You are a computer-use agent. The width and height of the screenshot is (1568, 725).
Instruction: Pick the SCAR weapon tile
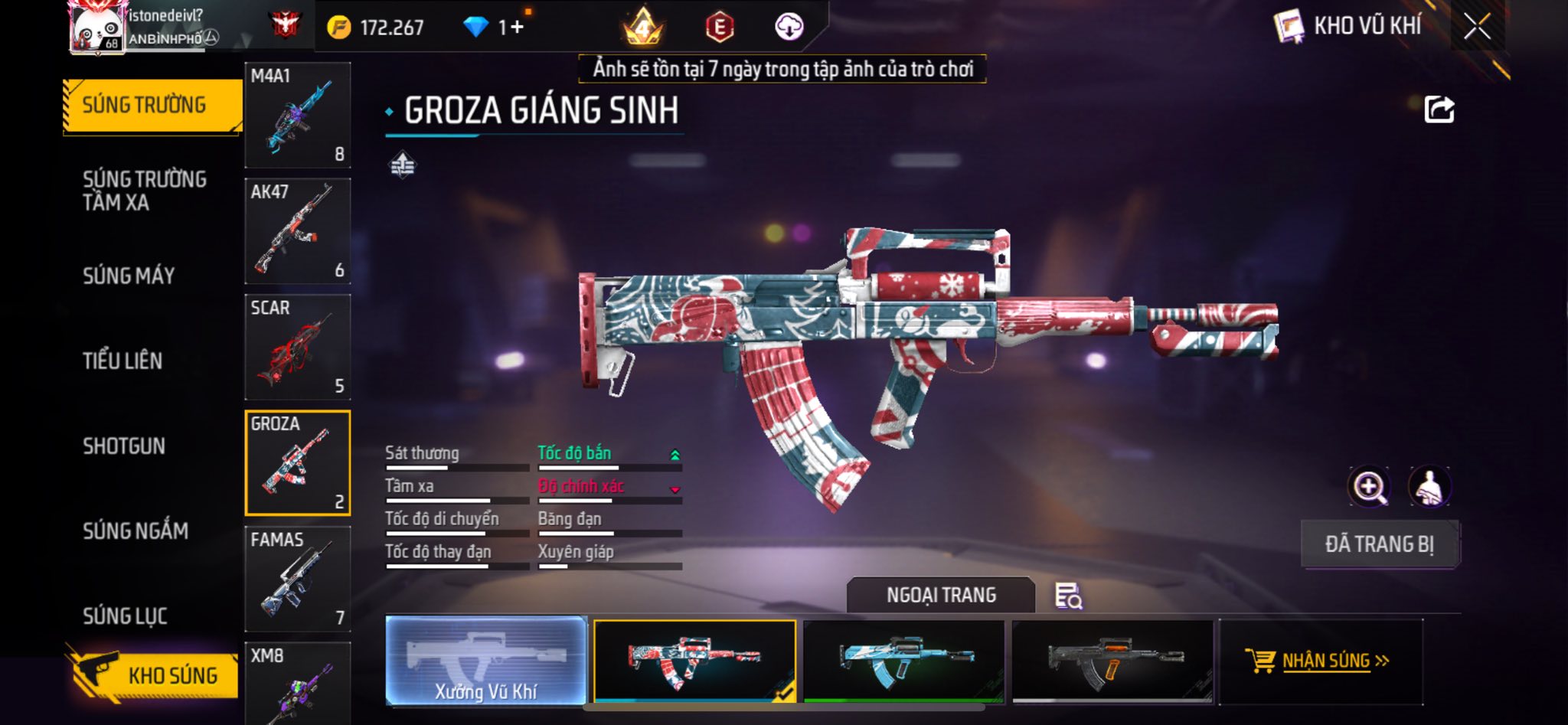(x=297, y=347)
